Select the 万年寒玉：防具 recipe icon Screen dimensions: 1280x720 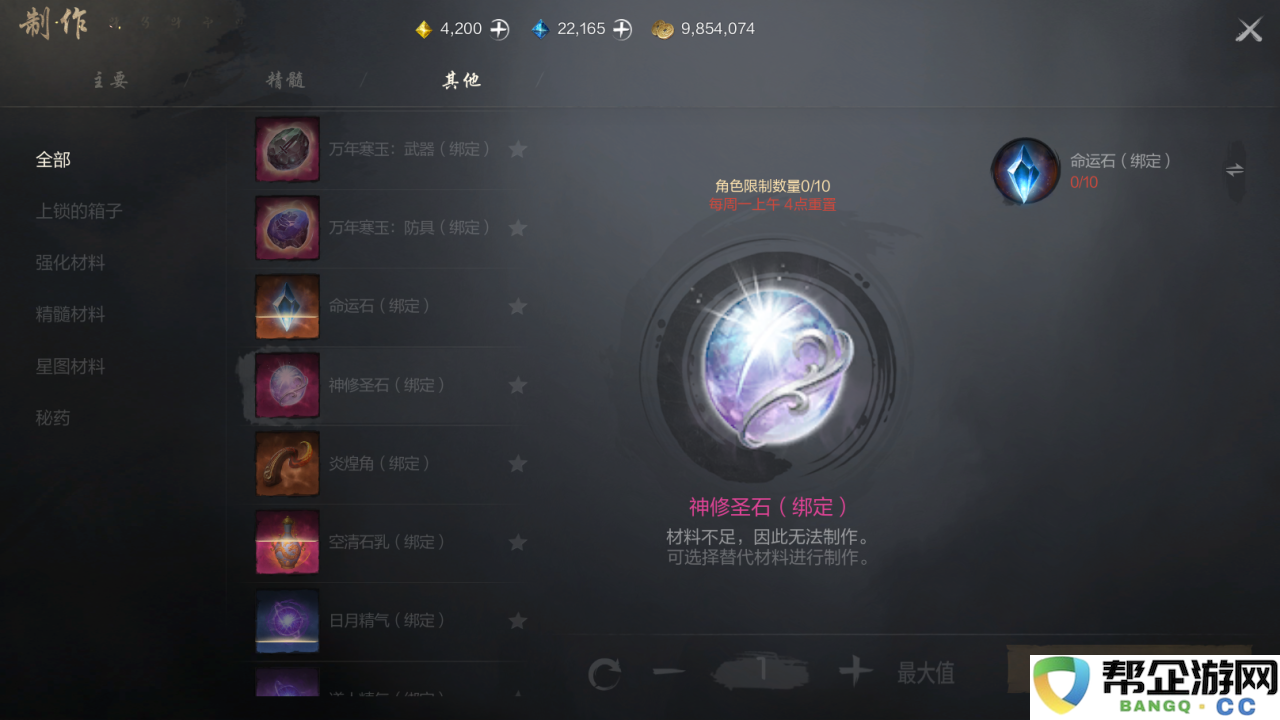[287, 227]
